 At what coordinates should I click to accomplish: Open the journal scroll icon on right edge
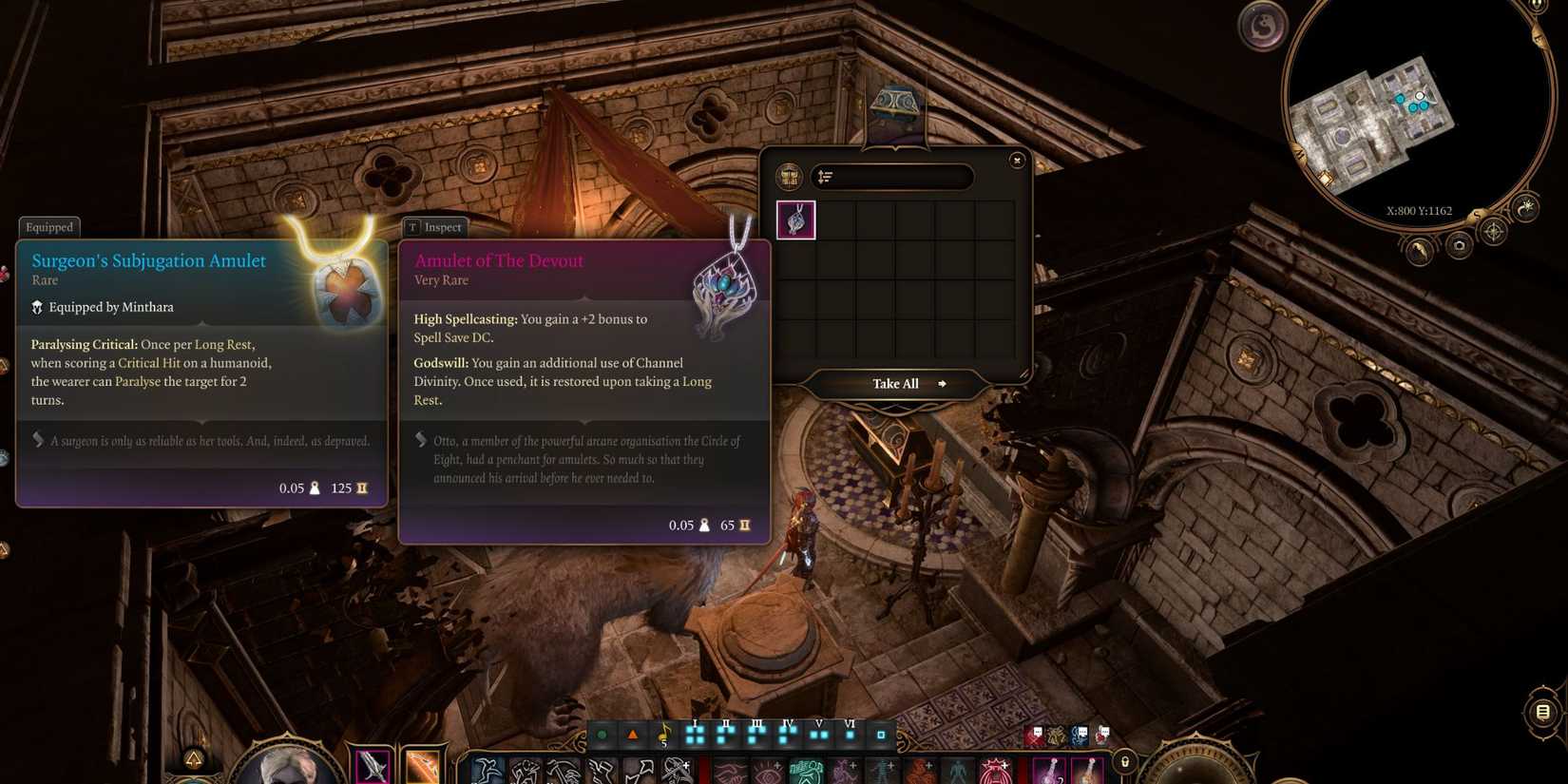pos(1542,712)
